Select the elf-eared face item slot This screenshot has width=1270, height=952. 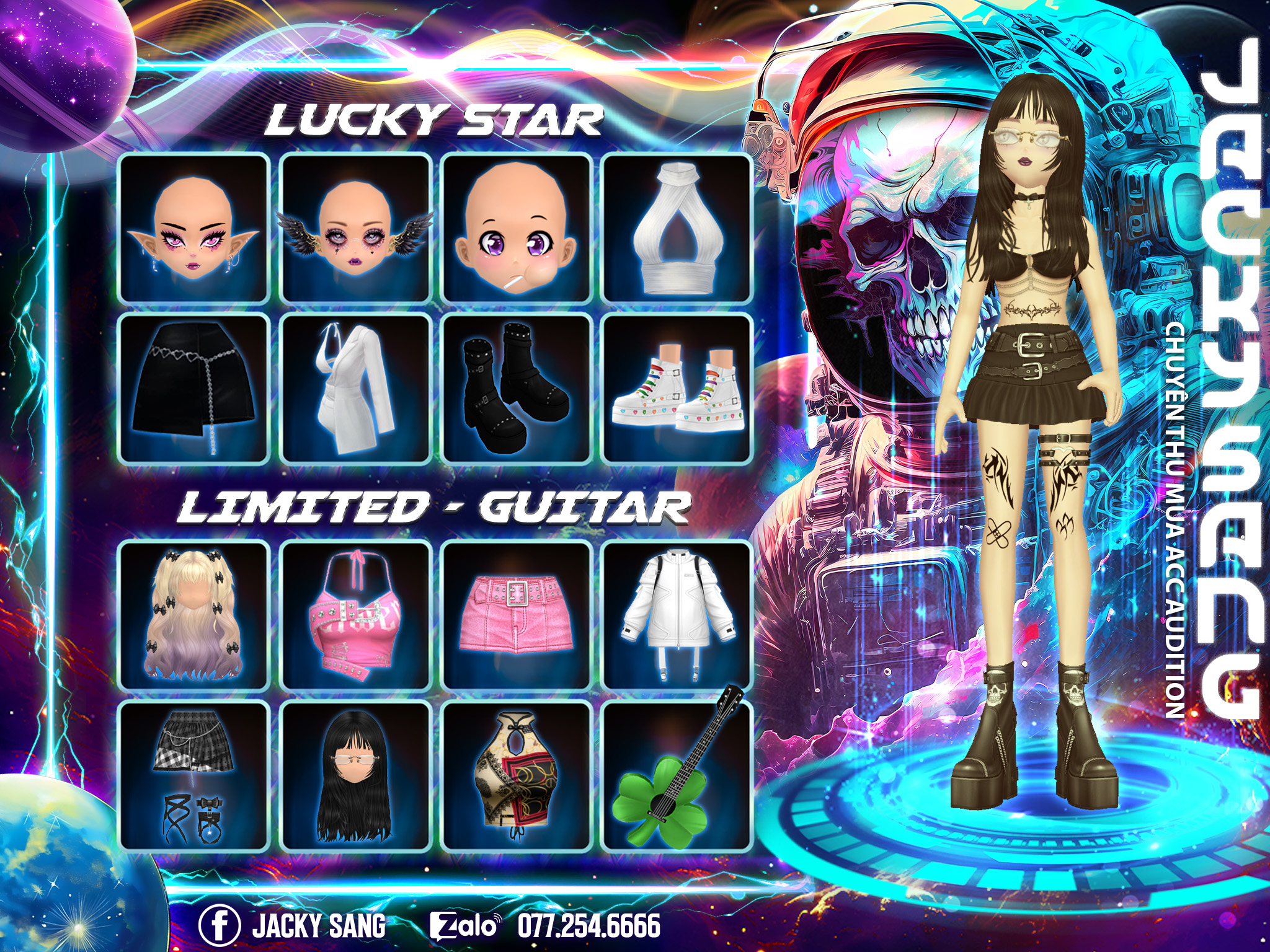pos(193,229)
